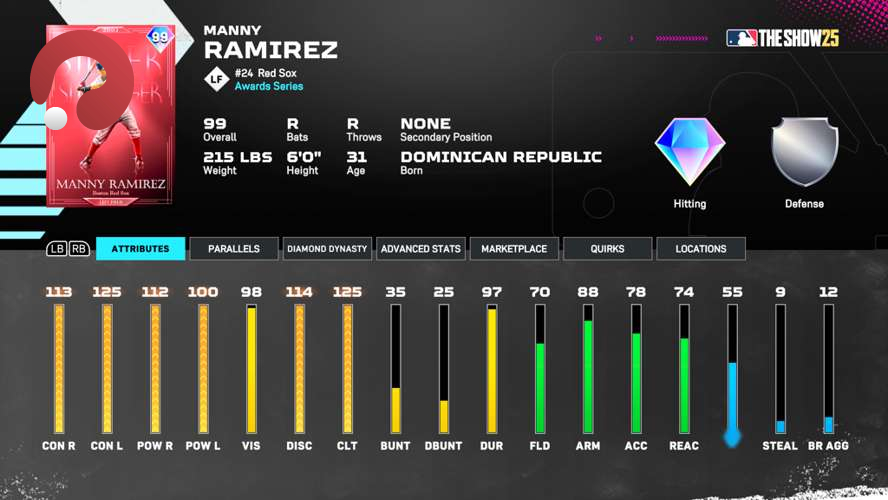Click the Manny Ramirez player card
888x500 pixels.
110,115
